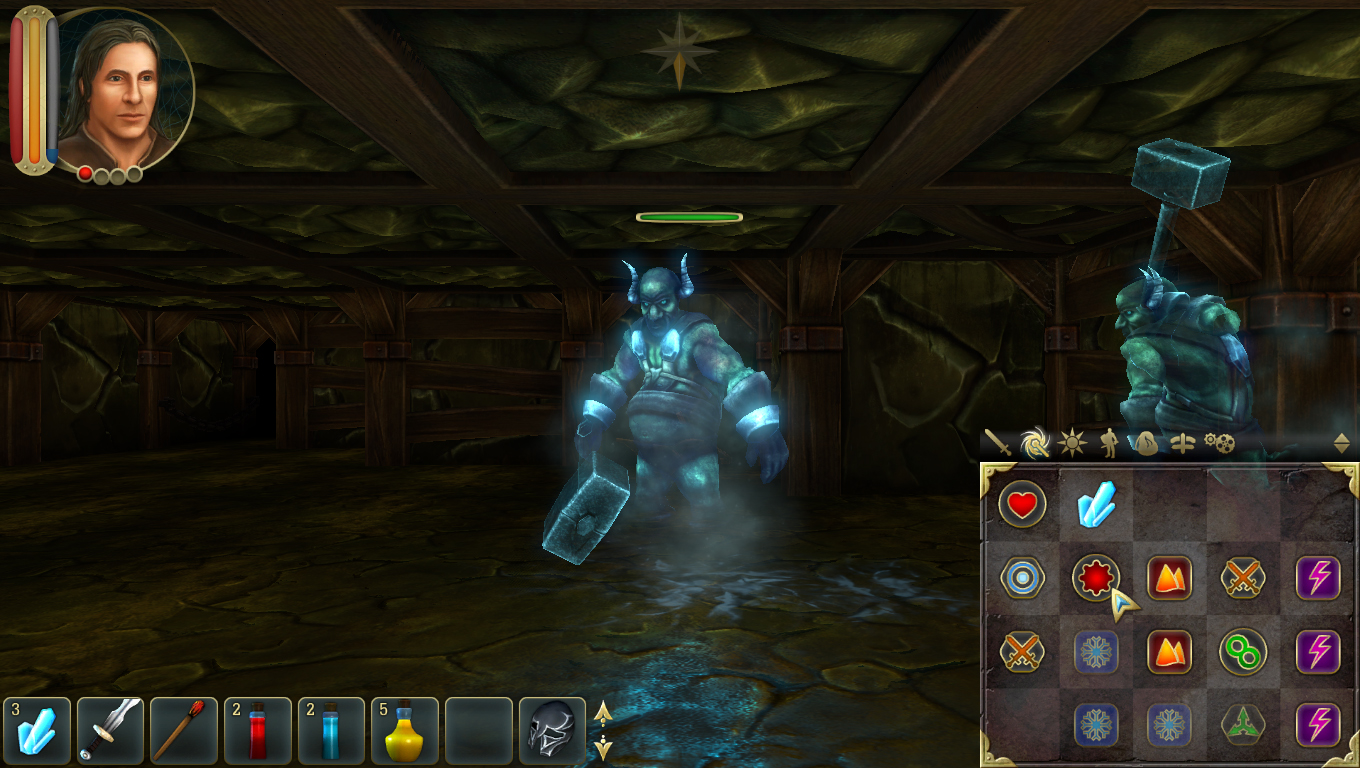Use the blue mana potion slot
The width and height of the screenshot is (1360, 768).
(x=331, y=730)
